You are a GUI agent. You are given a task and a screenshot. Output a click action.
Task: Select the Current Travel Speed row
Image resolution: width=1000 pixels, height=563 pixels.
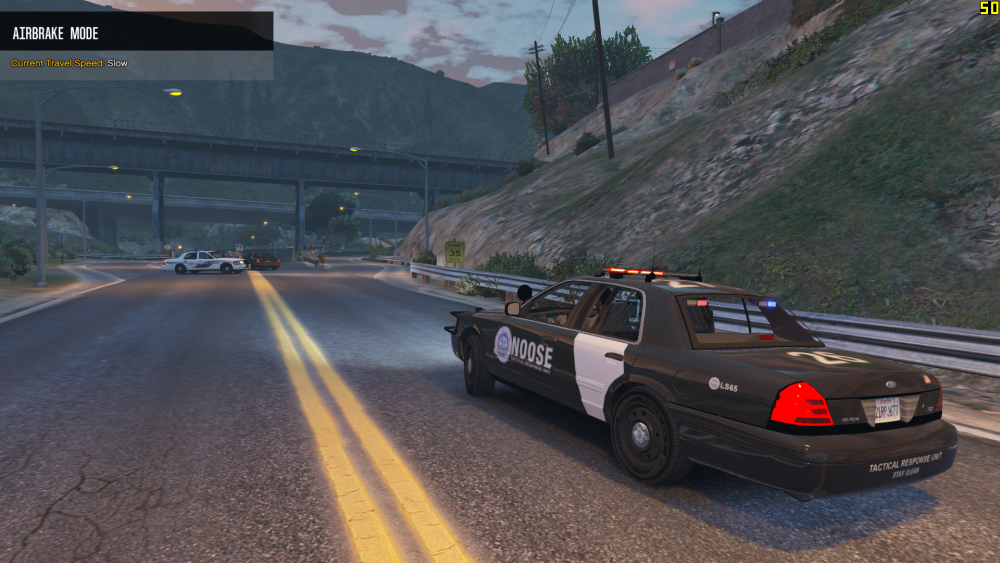click(70, 63)
